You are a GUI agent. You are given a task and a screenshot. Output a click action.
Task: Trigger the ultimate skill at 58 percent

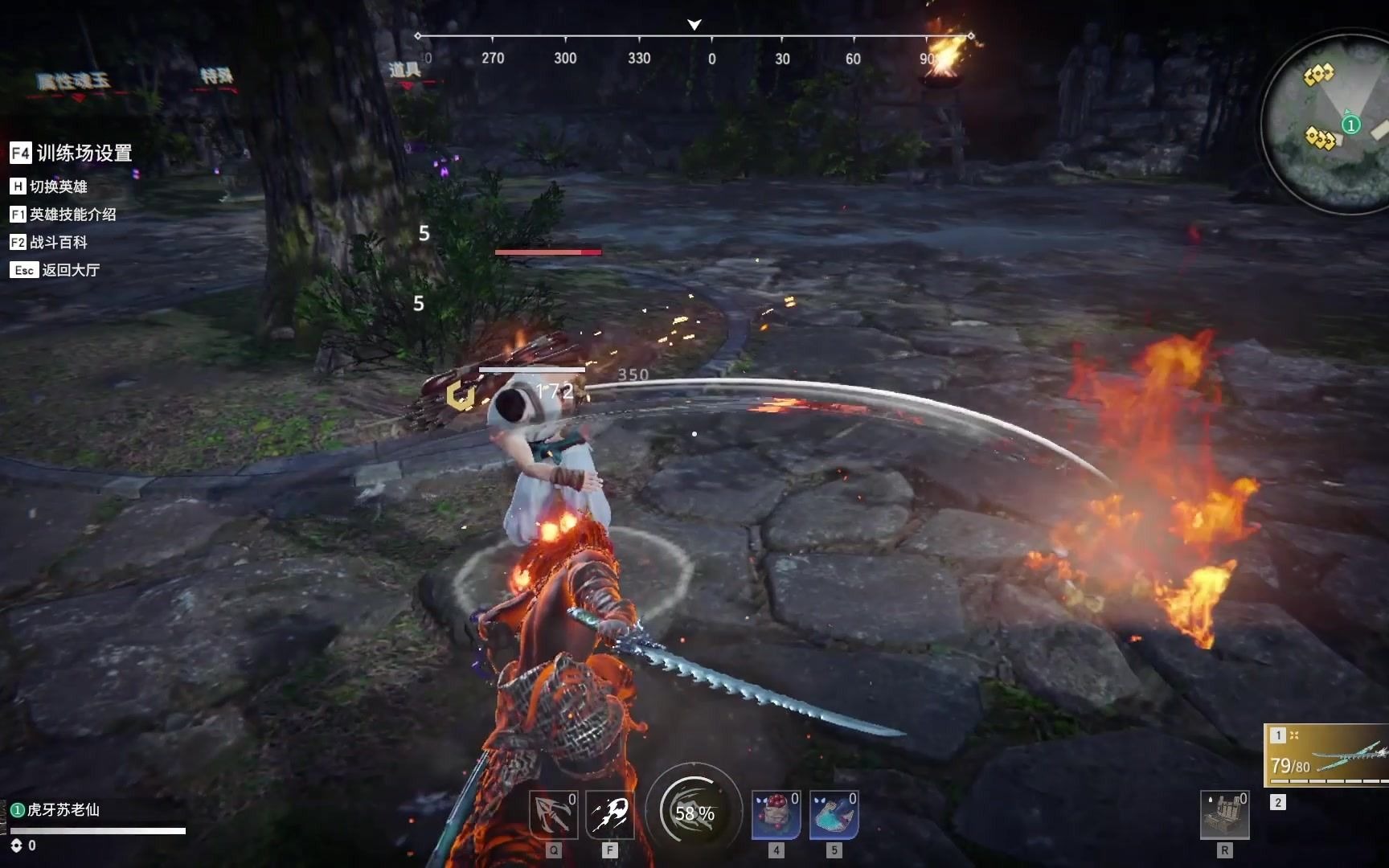click(x=694, y=812)
